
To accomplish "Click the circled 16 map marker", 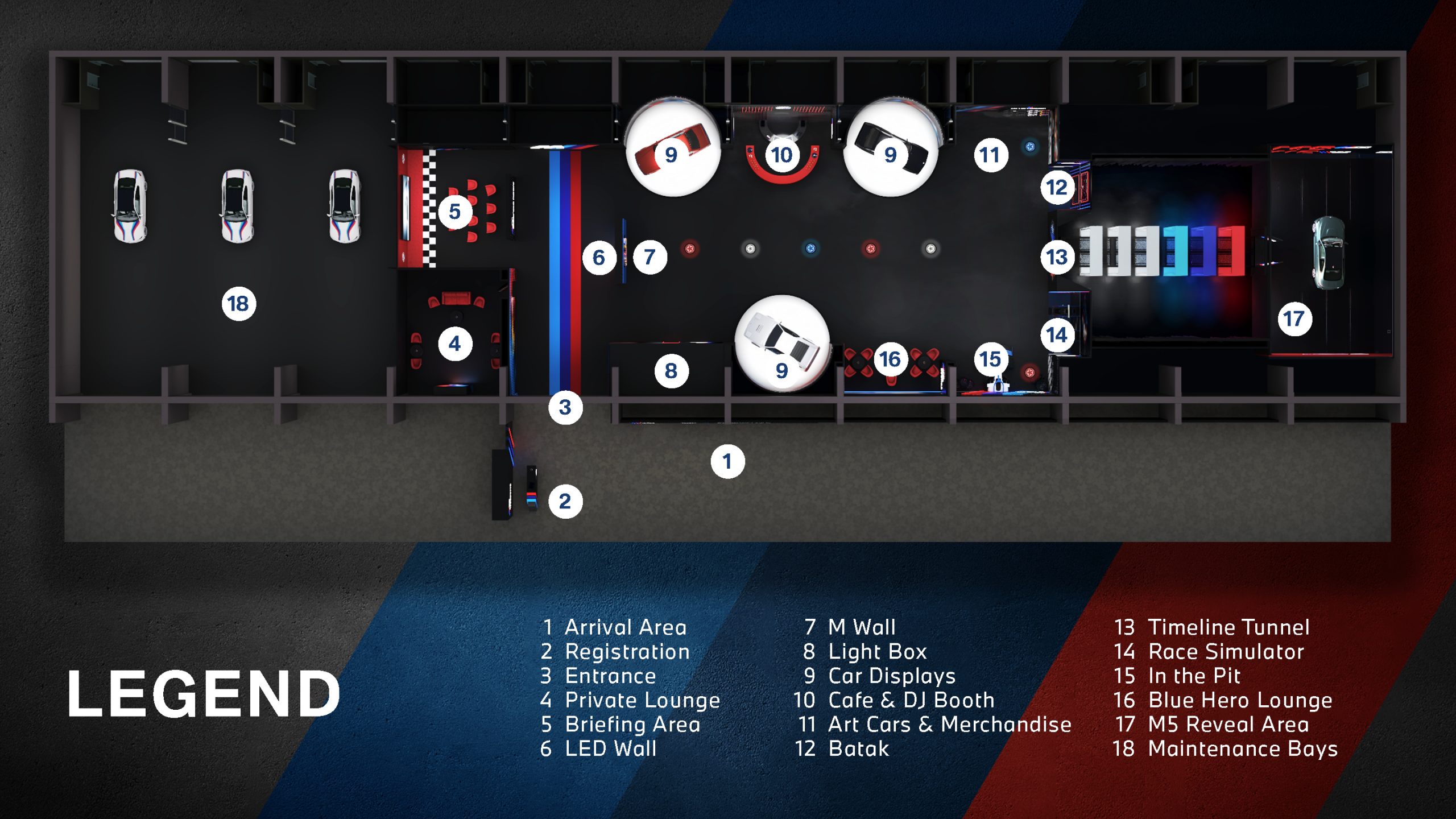I will pos(890,359).
